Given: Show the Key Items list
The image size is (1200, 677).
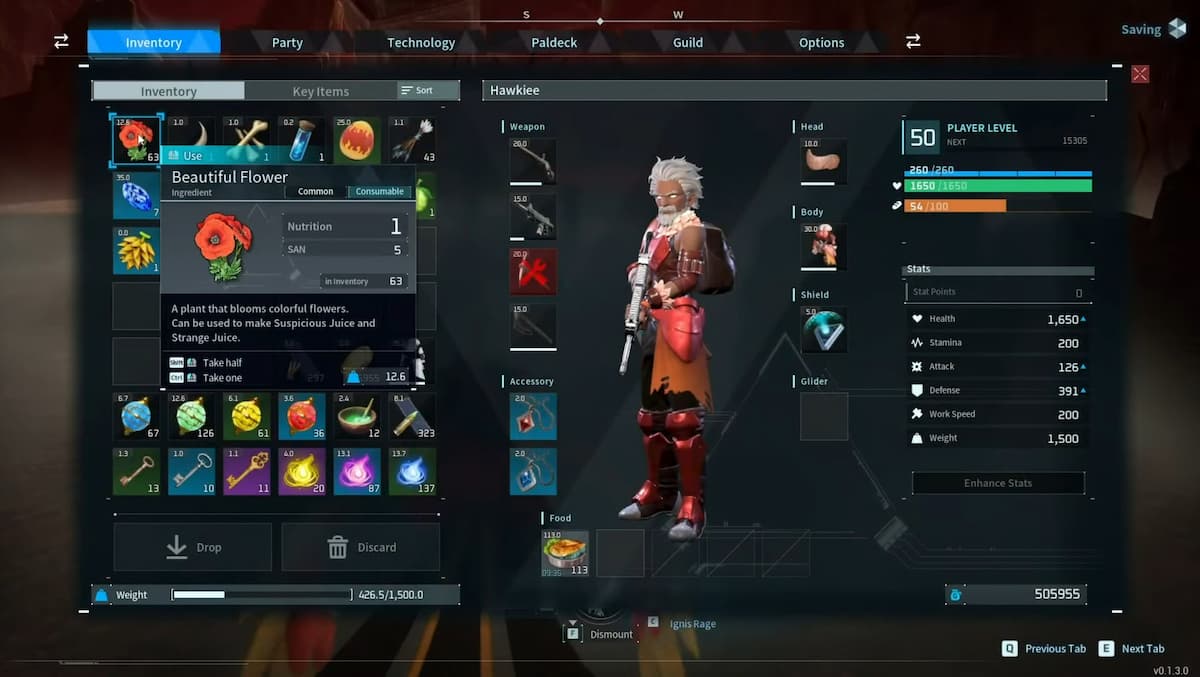Looking at the screenshot, I should coord(320,91).
